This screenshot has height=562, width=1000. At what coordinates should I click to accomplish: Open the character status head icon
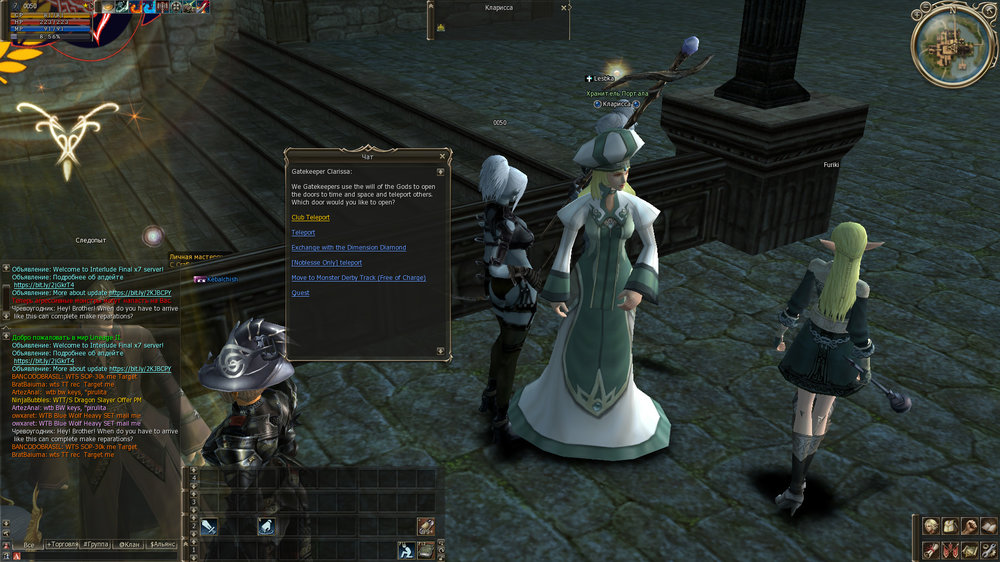[x=931, y=526]
